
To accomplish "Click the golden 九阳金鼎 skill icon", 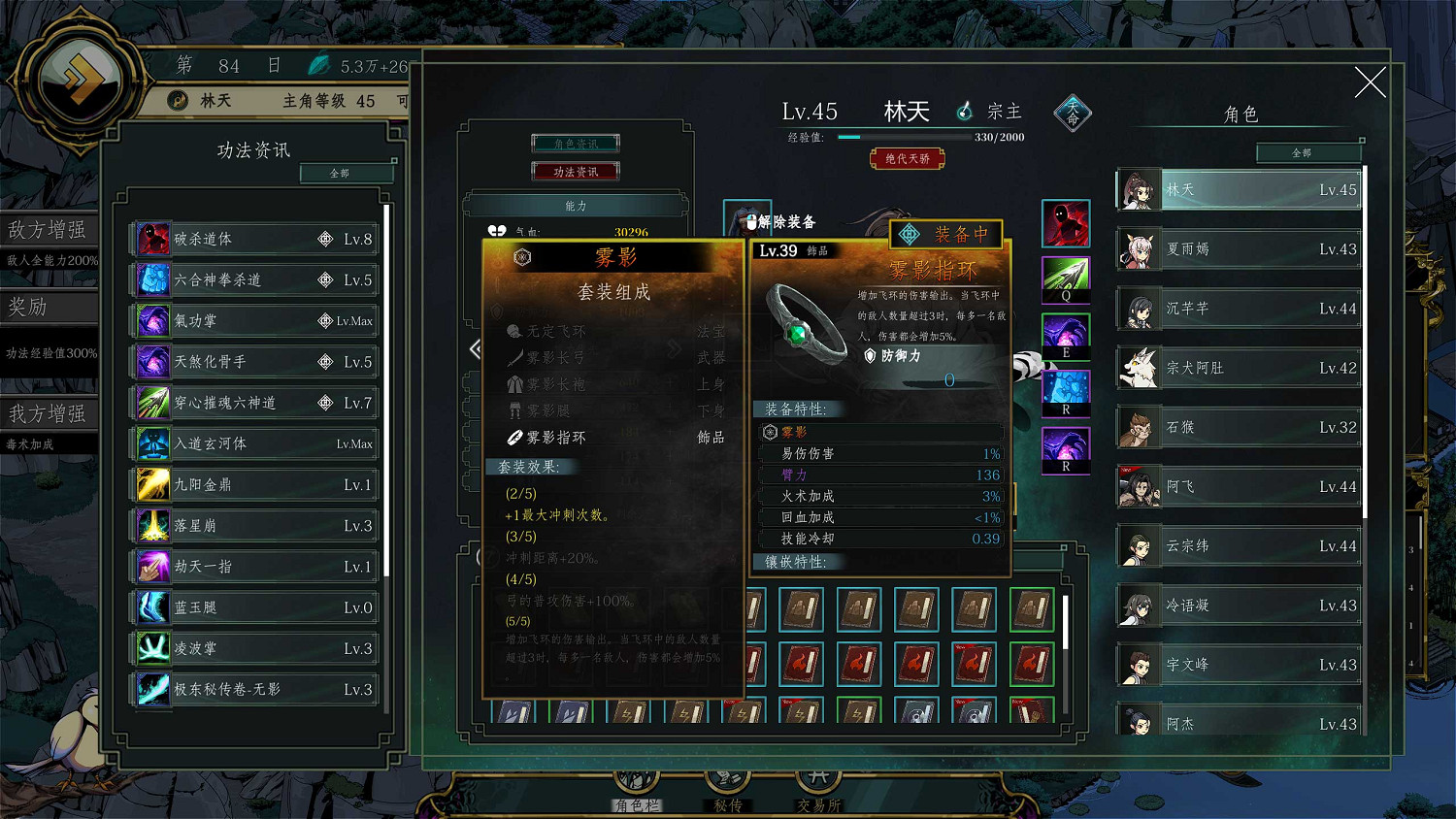I will (x=152, y=484).
